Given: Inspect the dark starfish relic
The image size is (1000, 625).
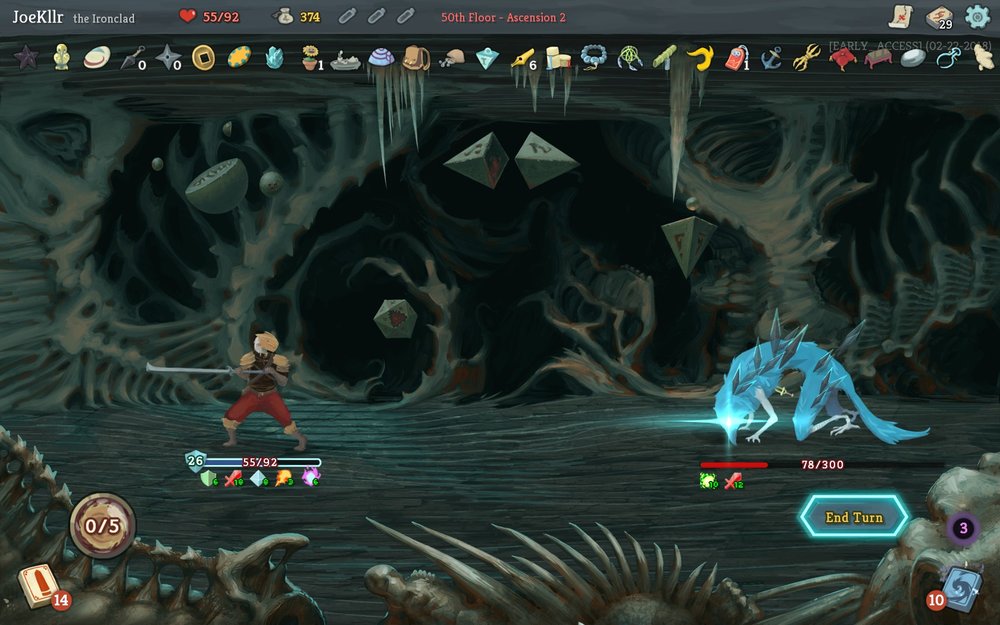Looking at the screenshot, I should pyautogui.click(x=26, y=58).
